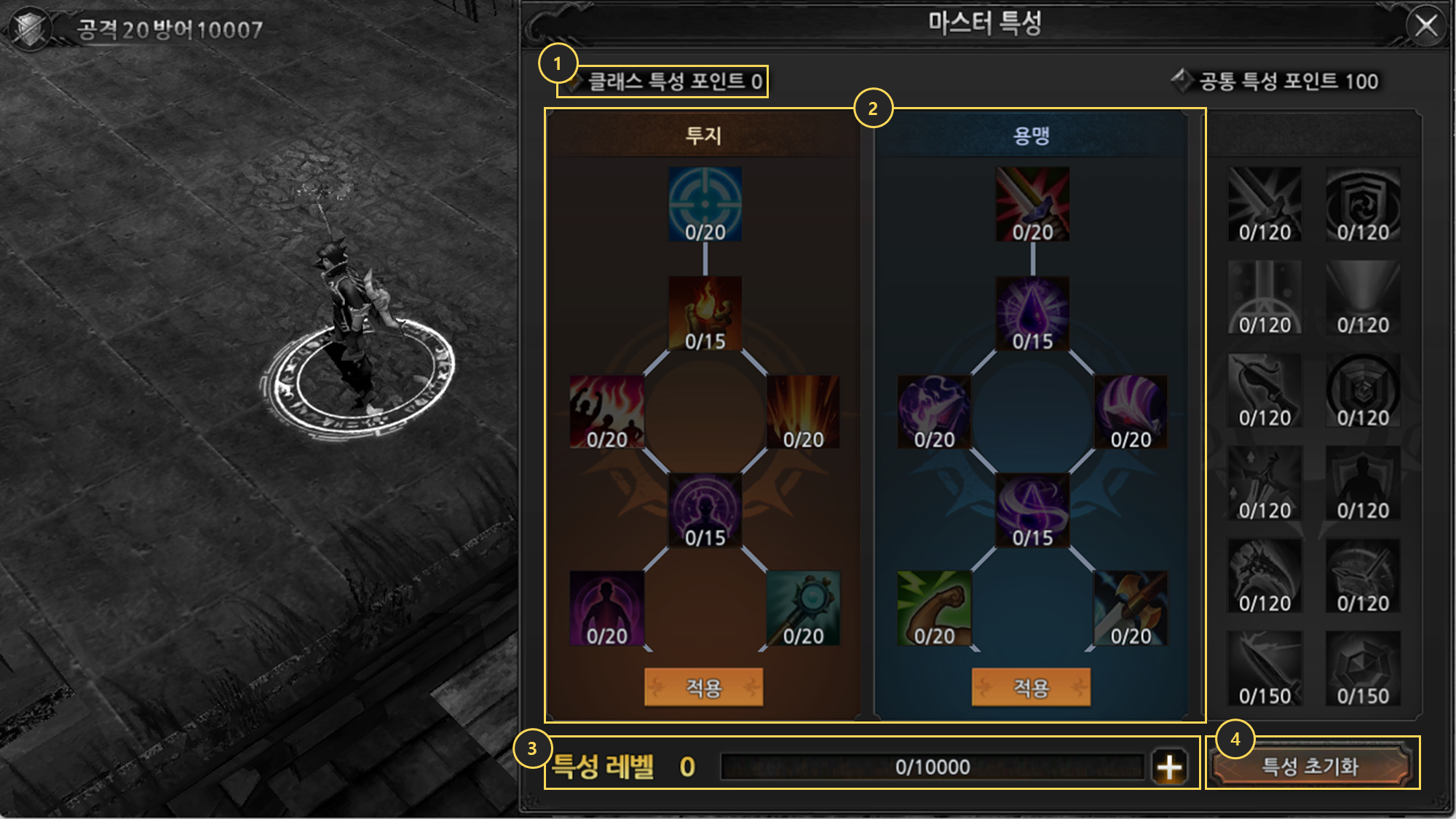Image resolution: width=1456 pixels, height=819 pixels.
Task: Select the common trait with bow icon
Action: click(1265, 390)
